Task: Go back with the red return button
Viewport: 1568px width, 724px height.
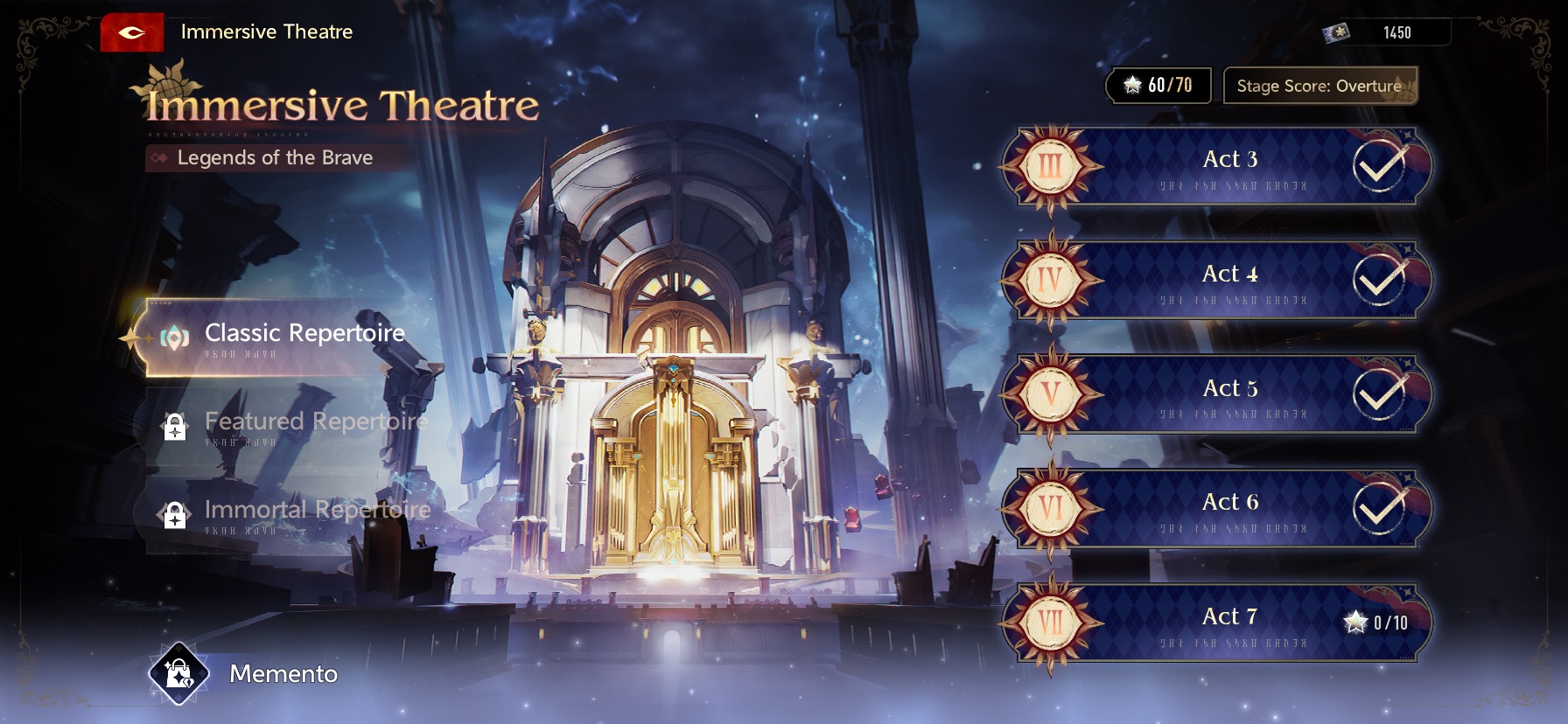Action: pos(132,32)
